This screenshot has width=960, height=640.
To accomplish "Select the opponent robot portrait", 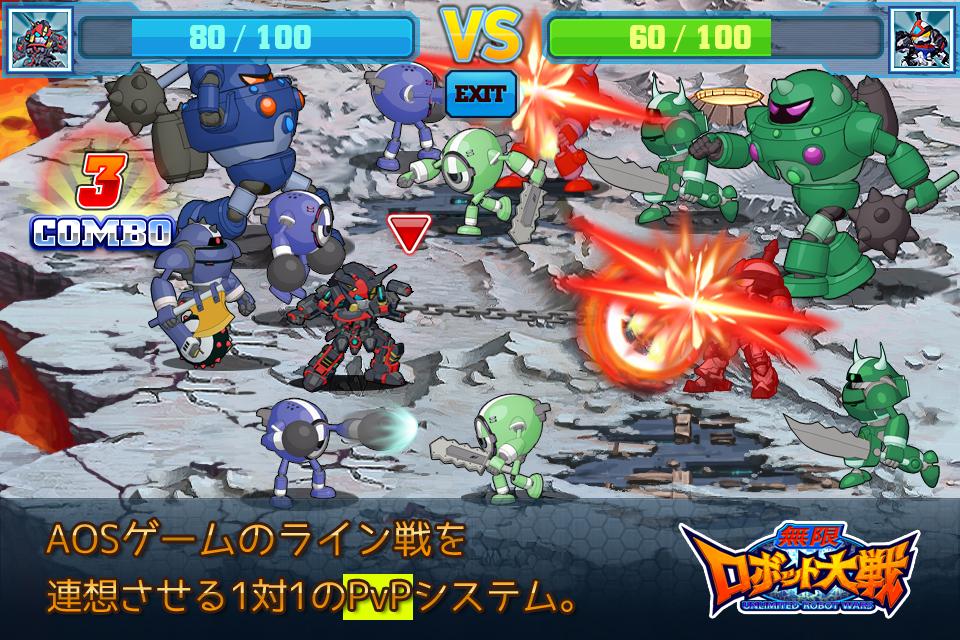I will [920, 40].
